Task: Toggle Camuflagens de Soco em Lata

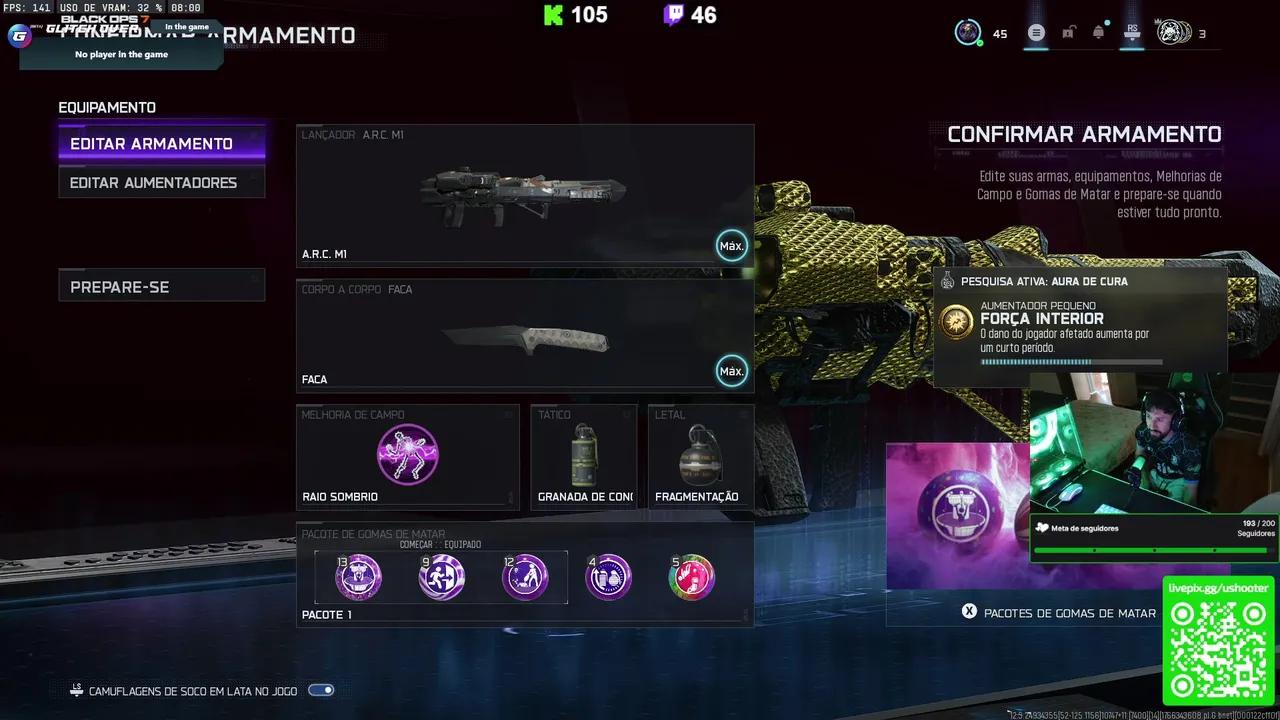Action: tap(321, 690)
